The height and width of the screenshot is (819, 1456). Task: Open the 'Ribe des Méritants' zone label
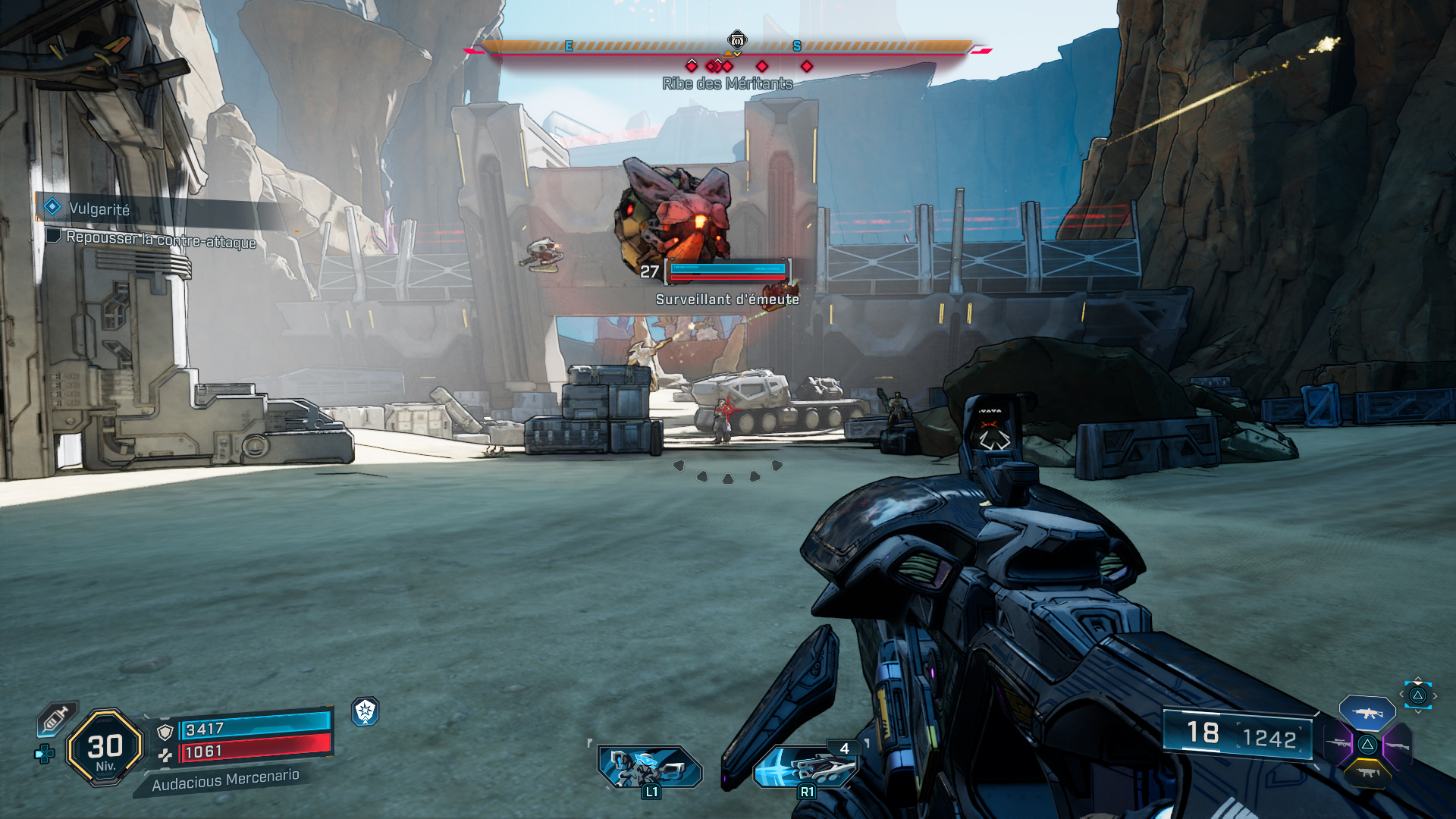coord(728,84)
